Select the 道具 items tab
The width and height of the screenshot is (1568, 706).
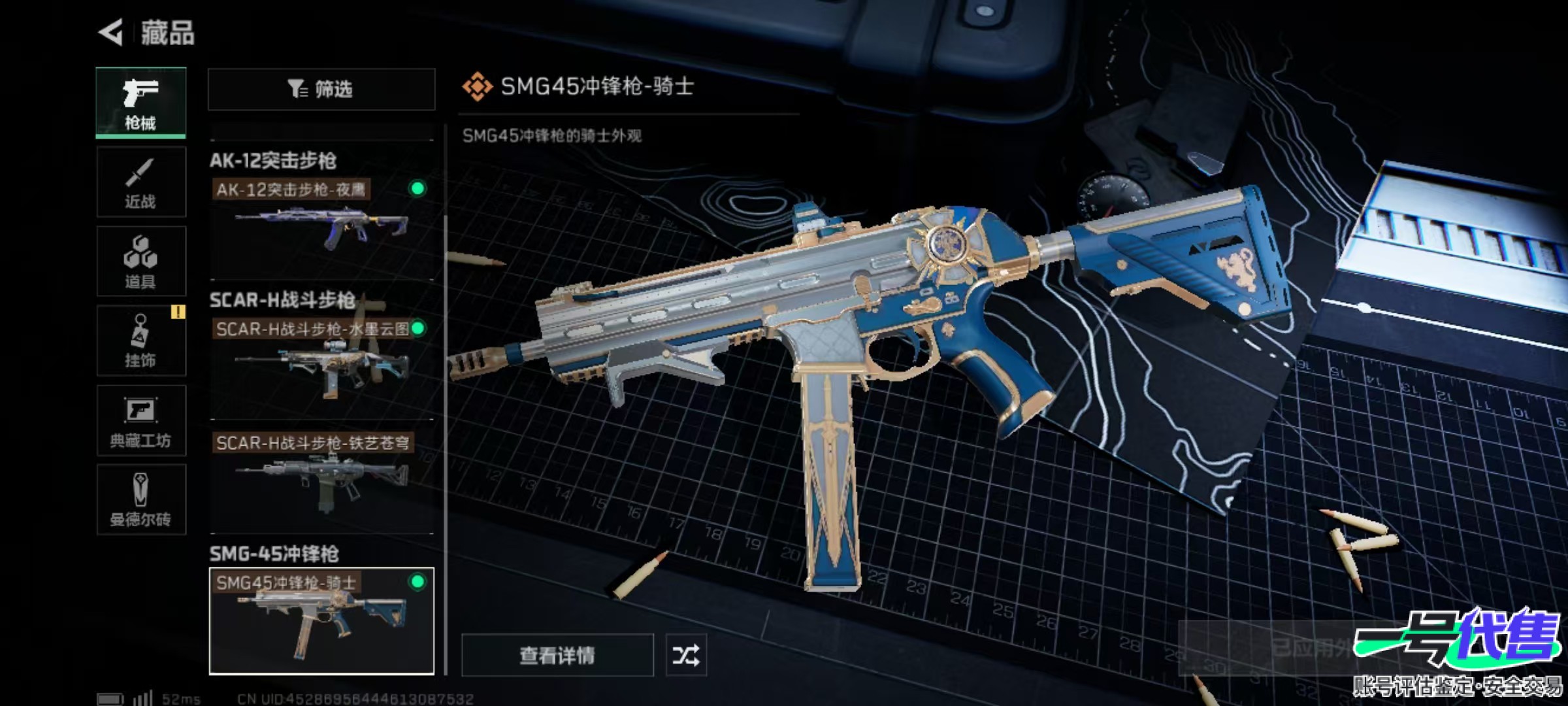(x=141, y=261)
